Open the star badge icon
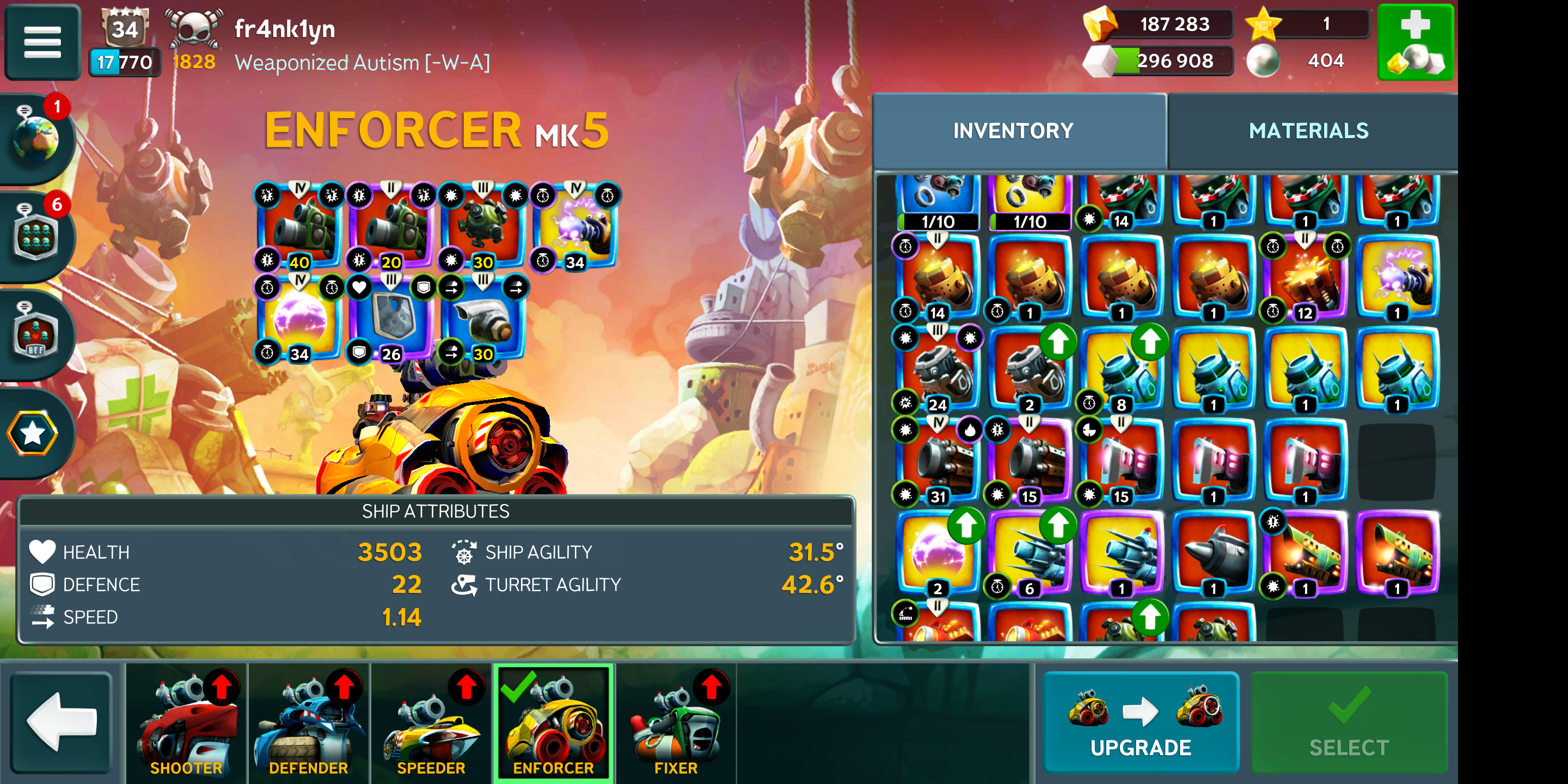This screenshot has height=784, width=1568. click(x=33, y=433)
